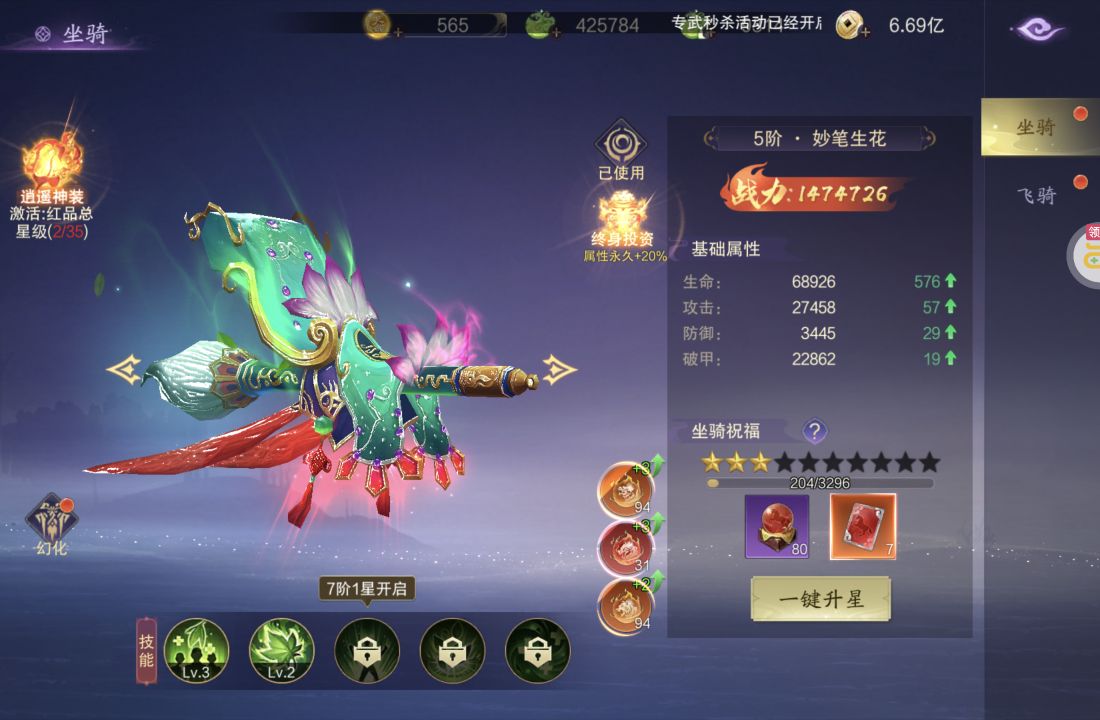The image size is (1100, 720).
Task: Open the 终身投资 bonus offer
Action: coord(622,216)
